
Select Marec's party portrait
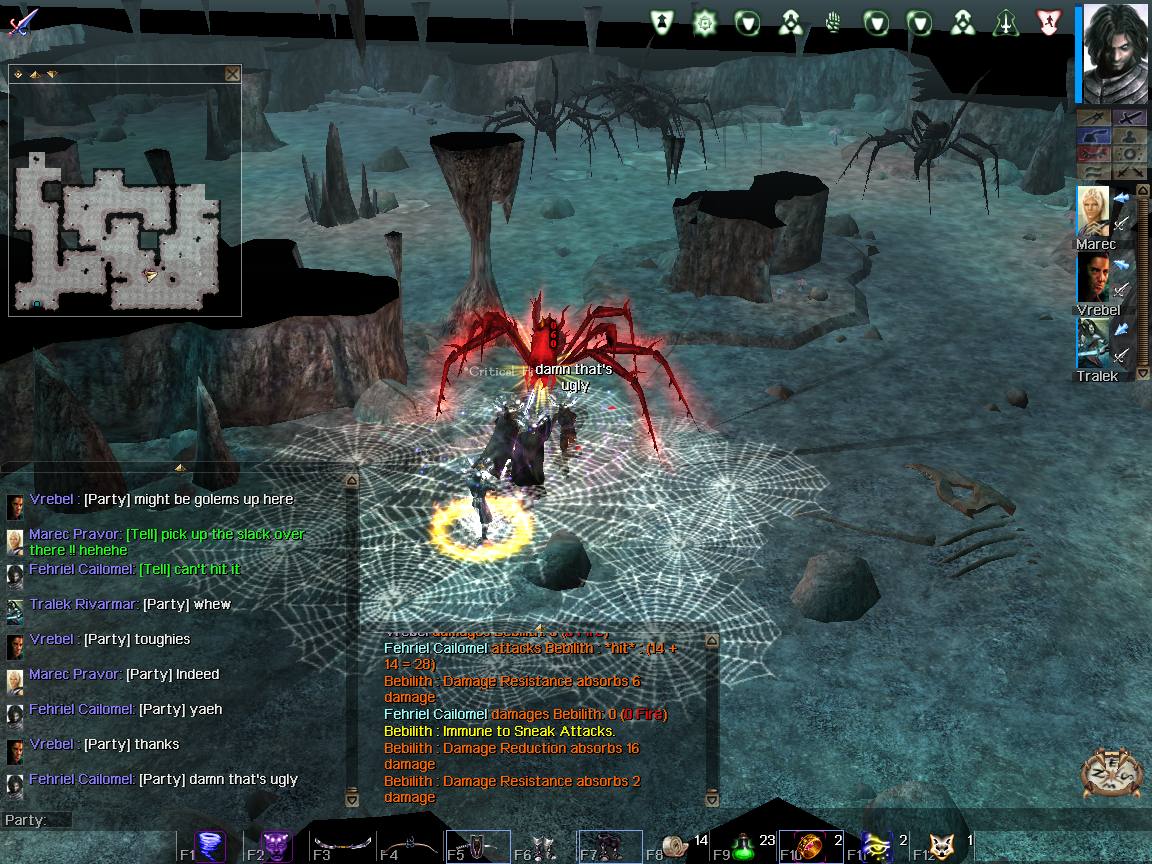(1092, 211)
